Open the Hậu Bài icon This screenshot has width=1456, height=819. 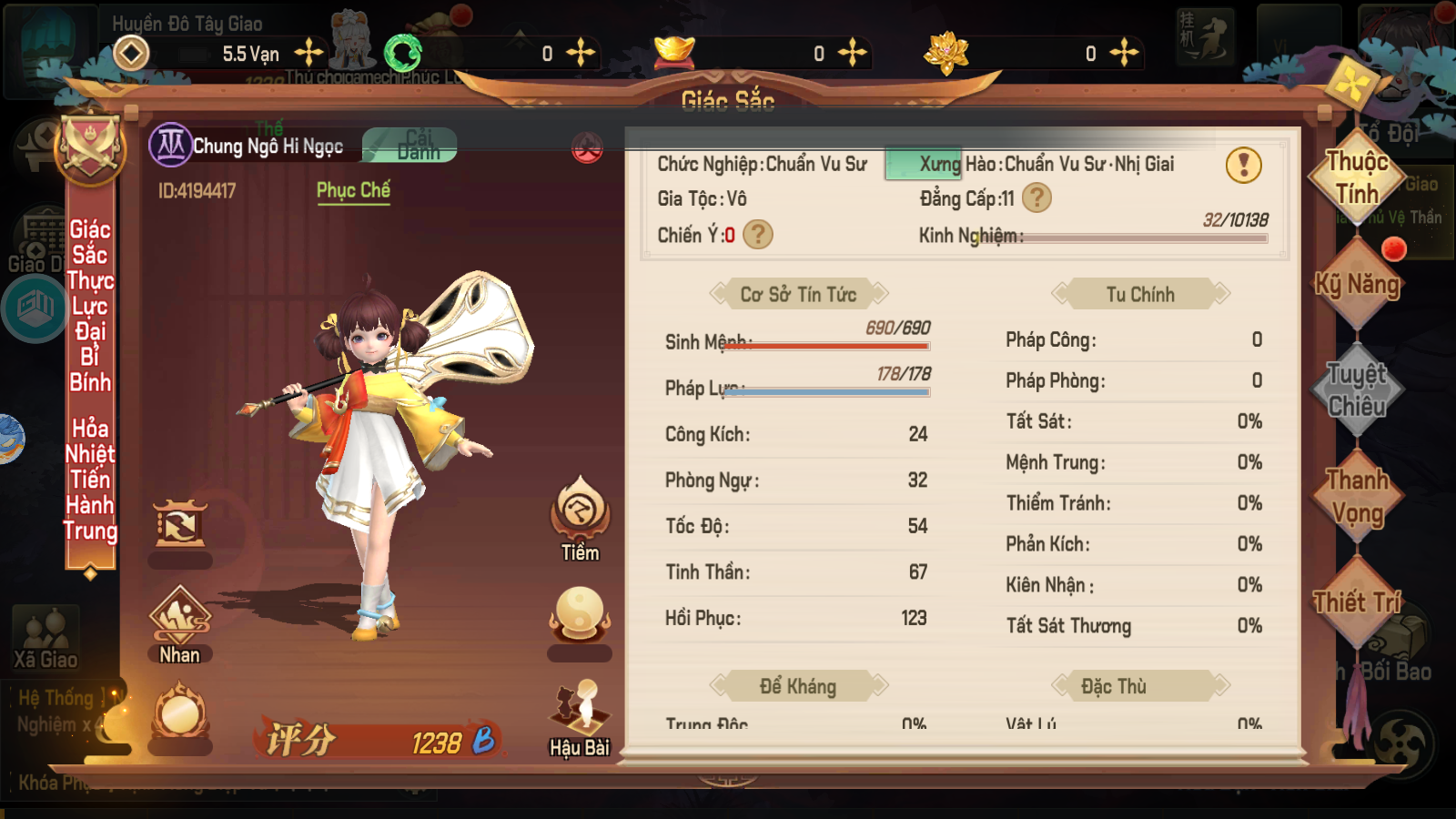tap(580, 719)
